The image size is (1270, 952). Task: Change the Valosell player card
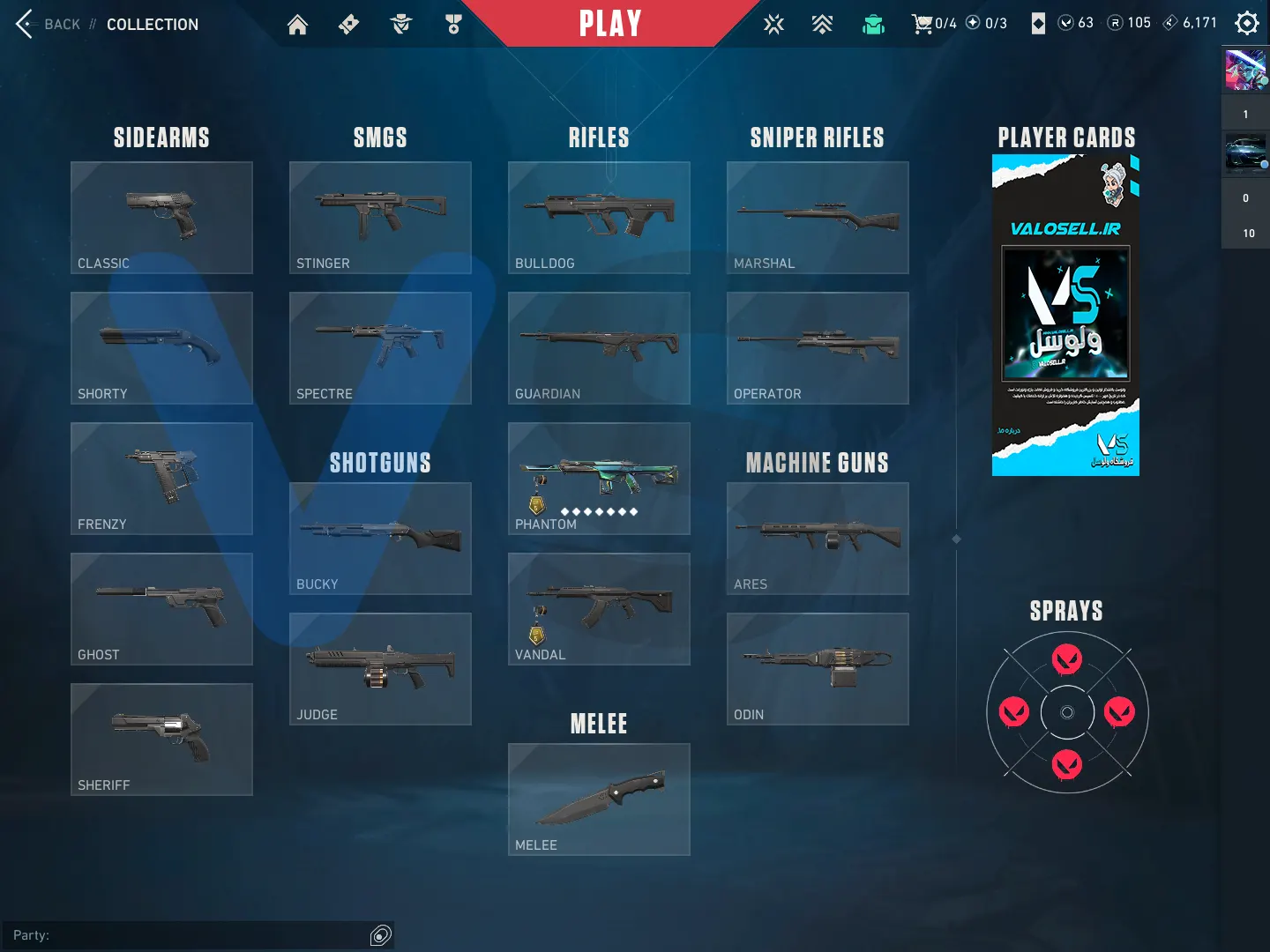tap(1065, 316)
